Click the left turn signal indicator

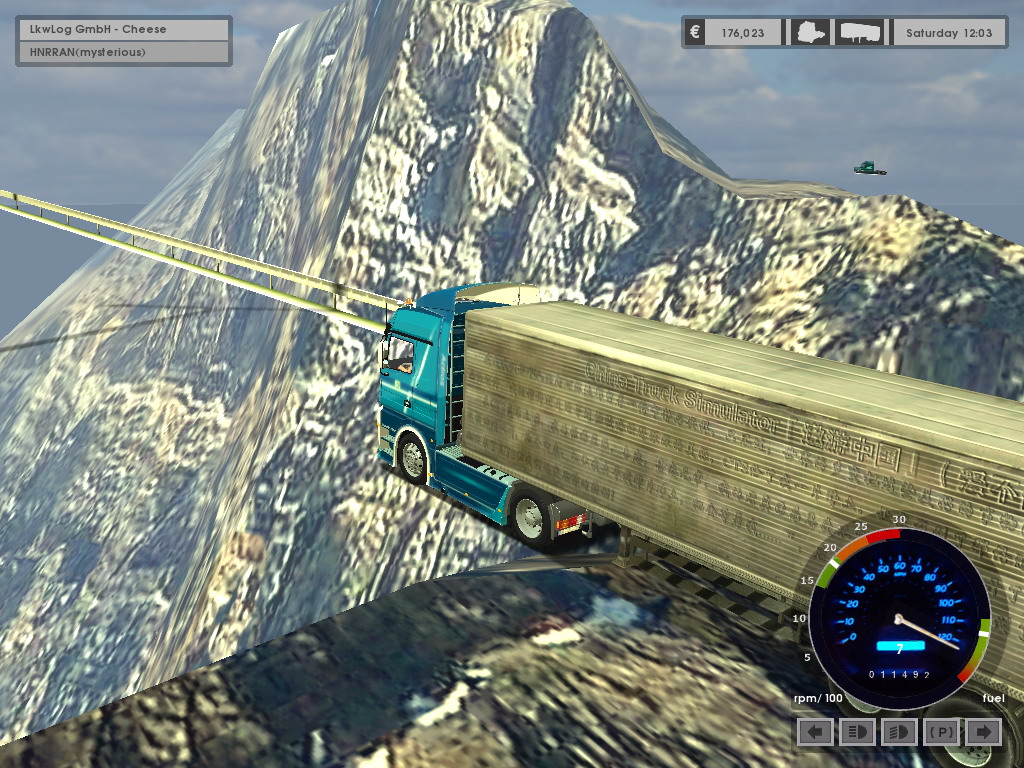coord(815,732)
